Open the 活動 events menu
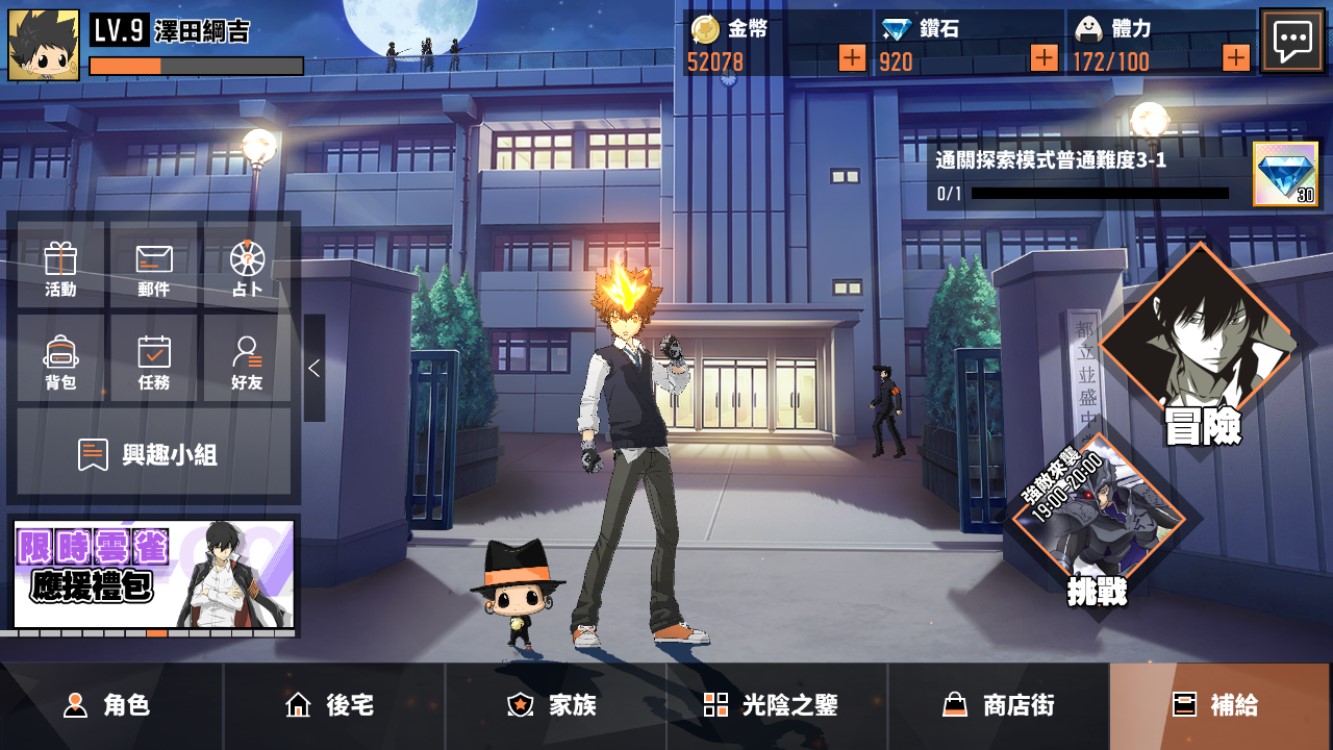 click(61, 268)
